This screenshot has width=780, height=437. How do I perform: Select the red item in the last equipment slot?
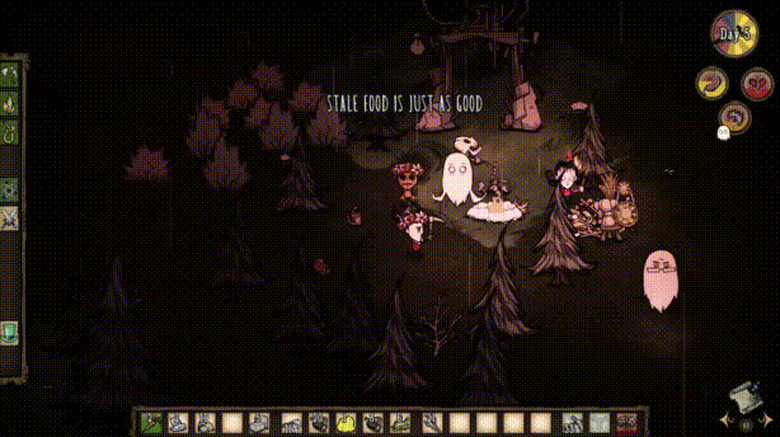click(627, 423)
